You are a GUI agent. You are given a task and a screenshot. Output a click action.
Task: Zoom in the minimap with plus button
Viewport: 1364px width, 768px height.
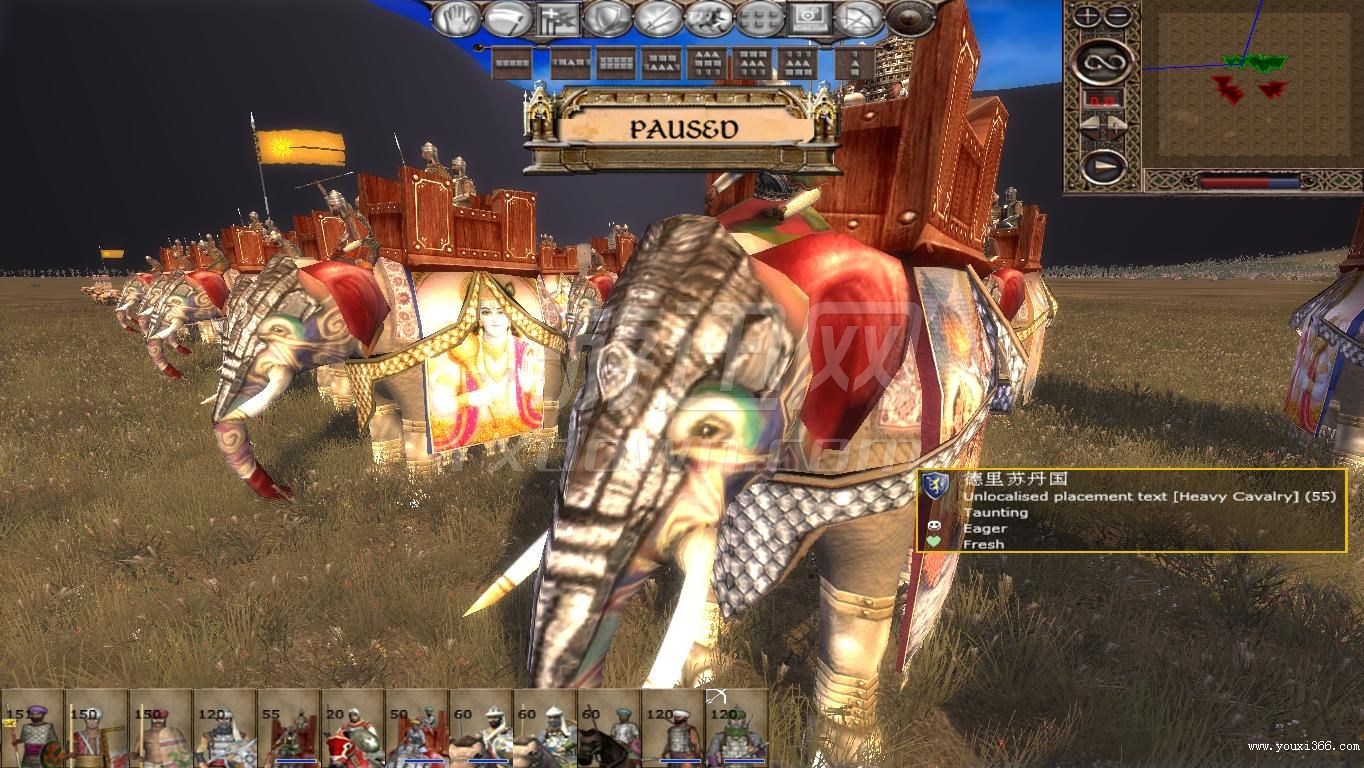tap(1087, 16)
